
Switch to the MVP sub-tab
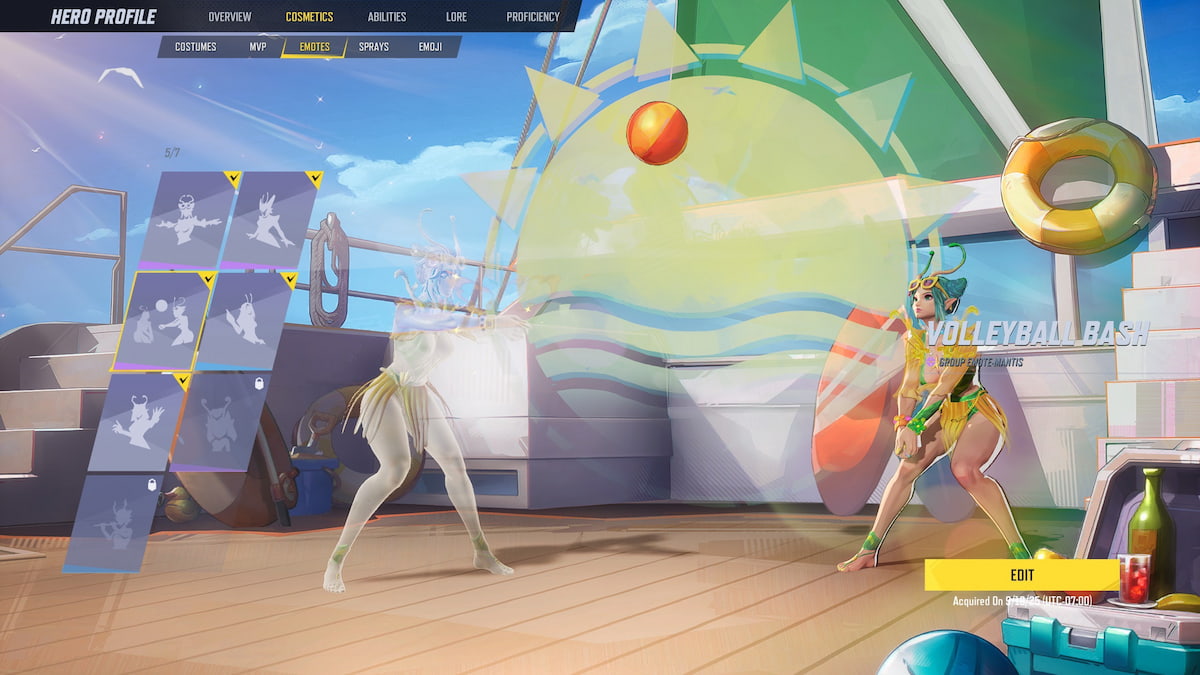pos(258,47)
